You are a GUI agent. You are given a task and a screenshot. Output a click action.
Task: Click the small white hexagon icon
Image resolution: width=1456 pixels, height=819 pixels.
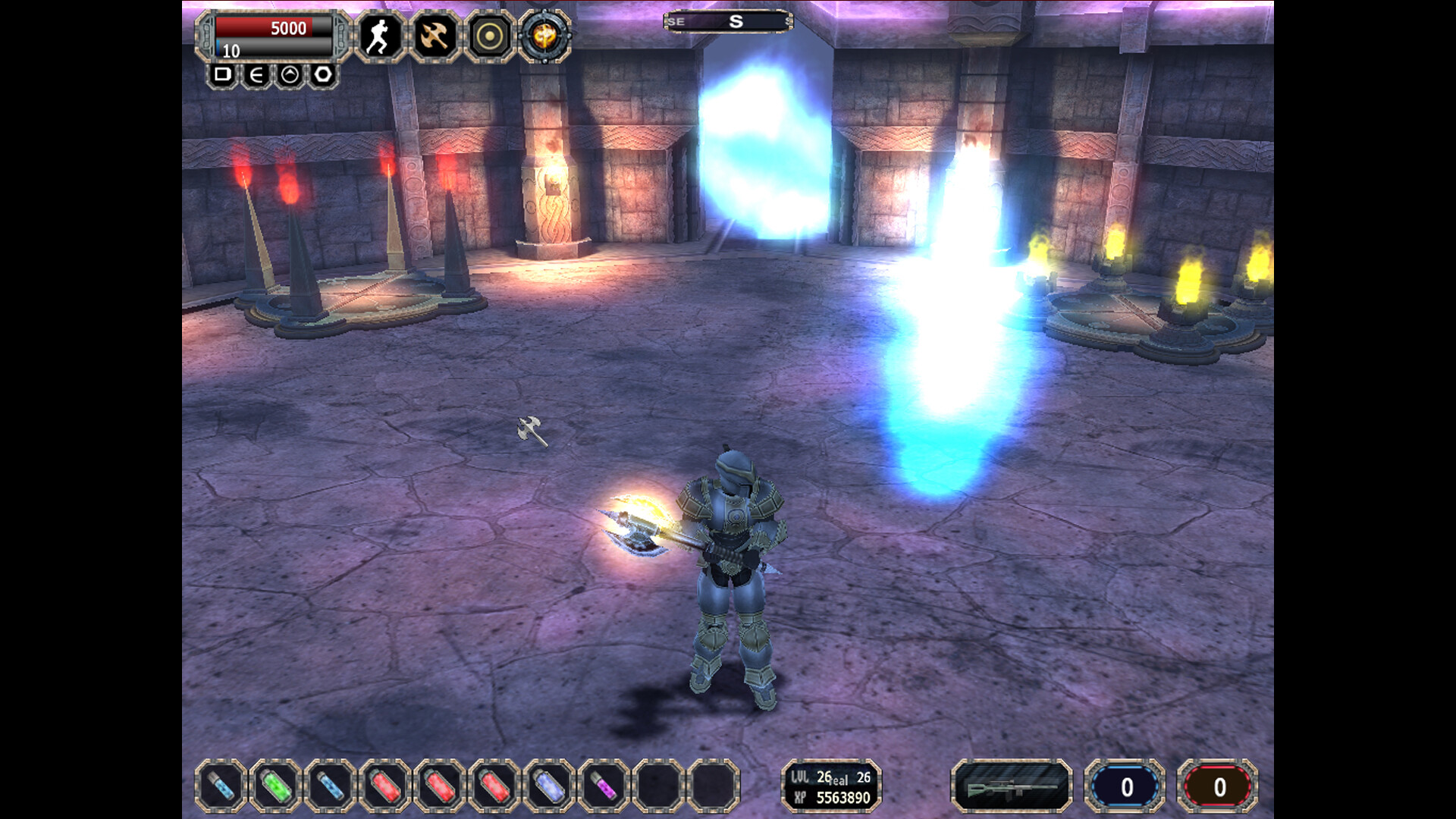tap(323, 74)
